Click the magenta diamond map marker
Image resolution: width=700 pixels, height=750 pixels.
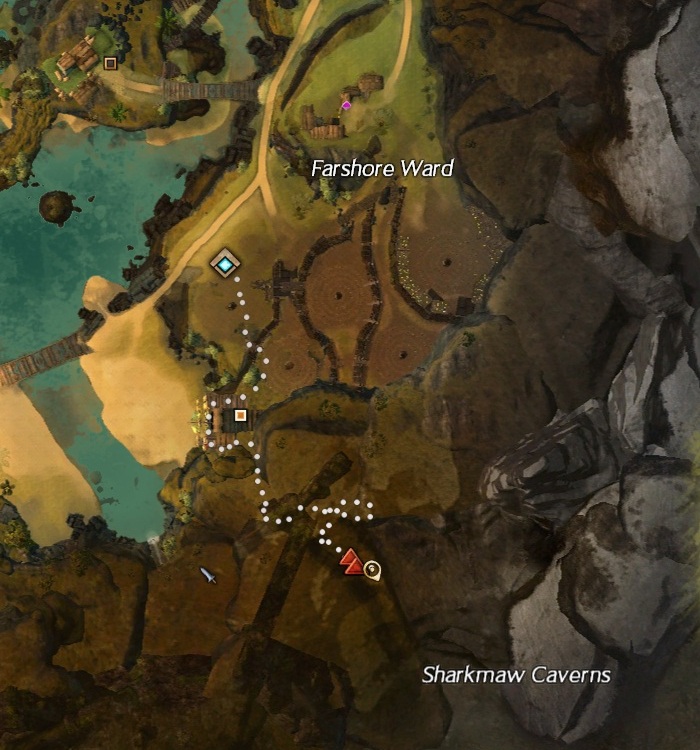(x=346, y=105)
